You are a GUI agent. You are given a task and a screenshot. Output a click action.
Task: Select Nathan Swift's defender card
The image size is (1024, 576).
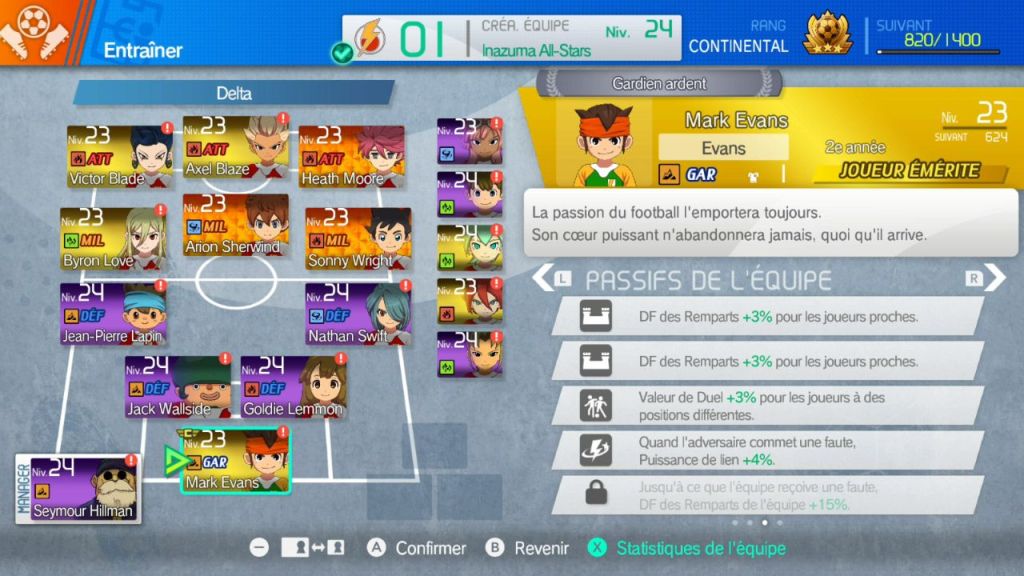pyautogui.click(x=358, y=314)
